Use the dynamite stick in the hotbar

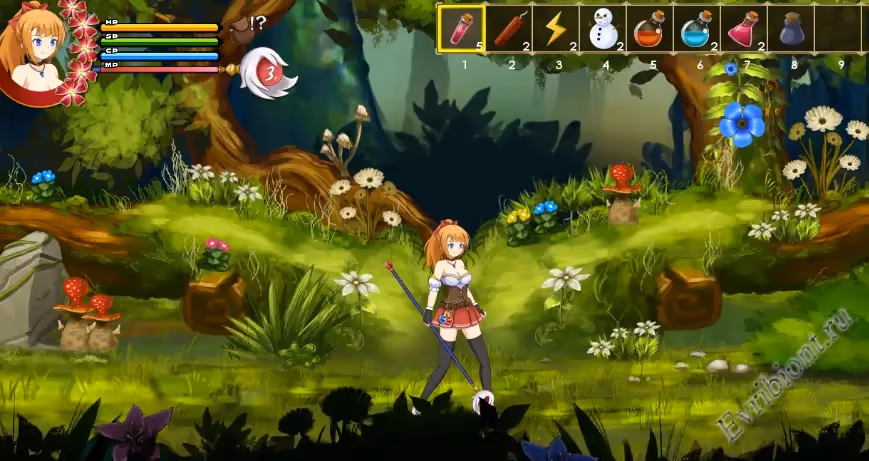(508, 28)
